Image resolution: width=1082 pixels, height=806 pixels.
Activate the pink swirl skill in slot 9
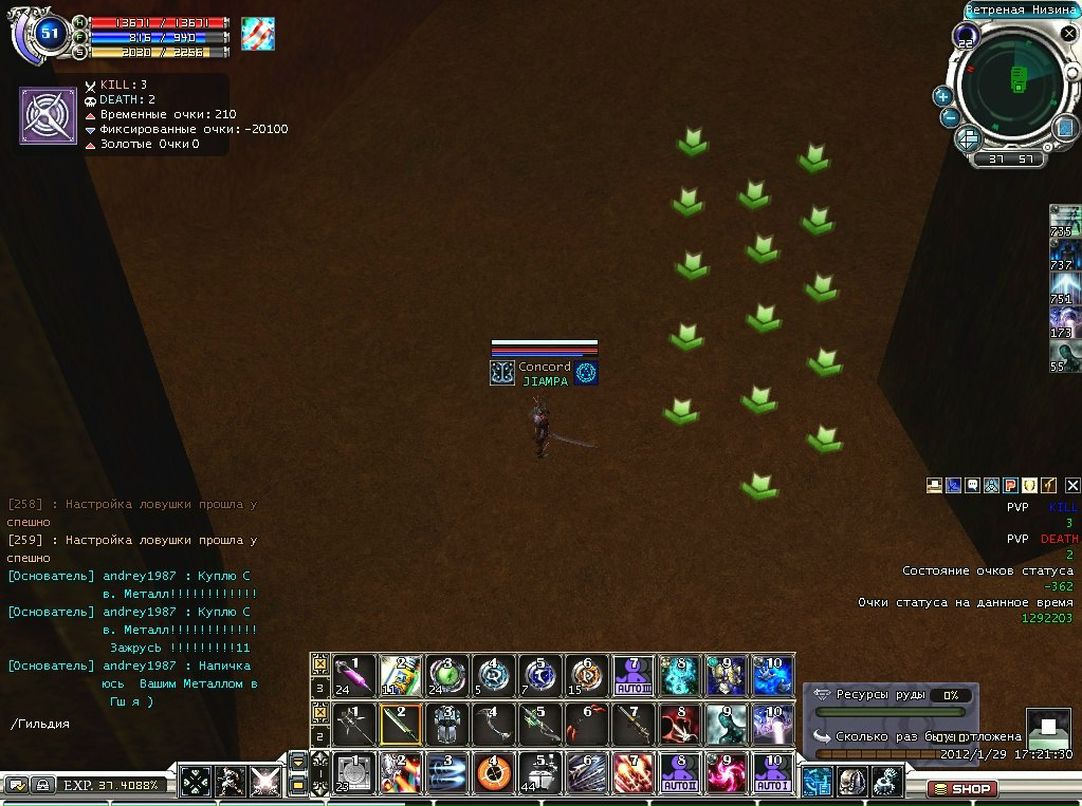point(726,772)
